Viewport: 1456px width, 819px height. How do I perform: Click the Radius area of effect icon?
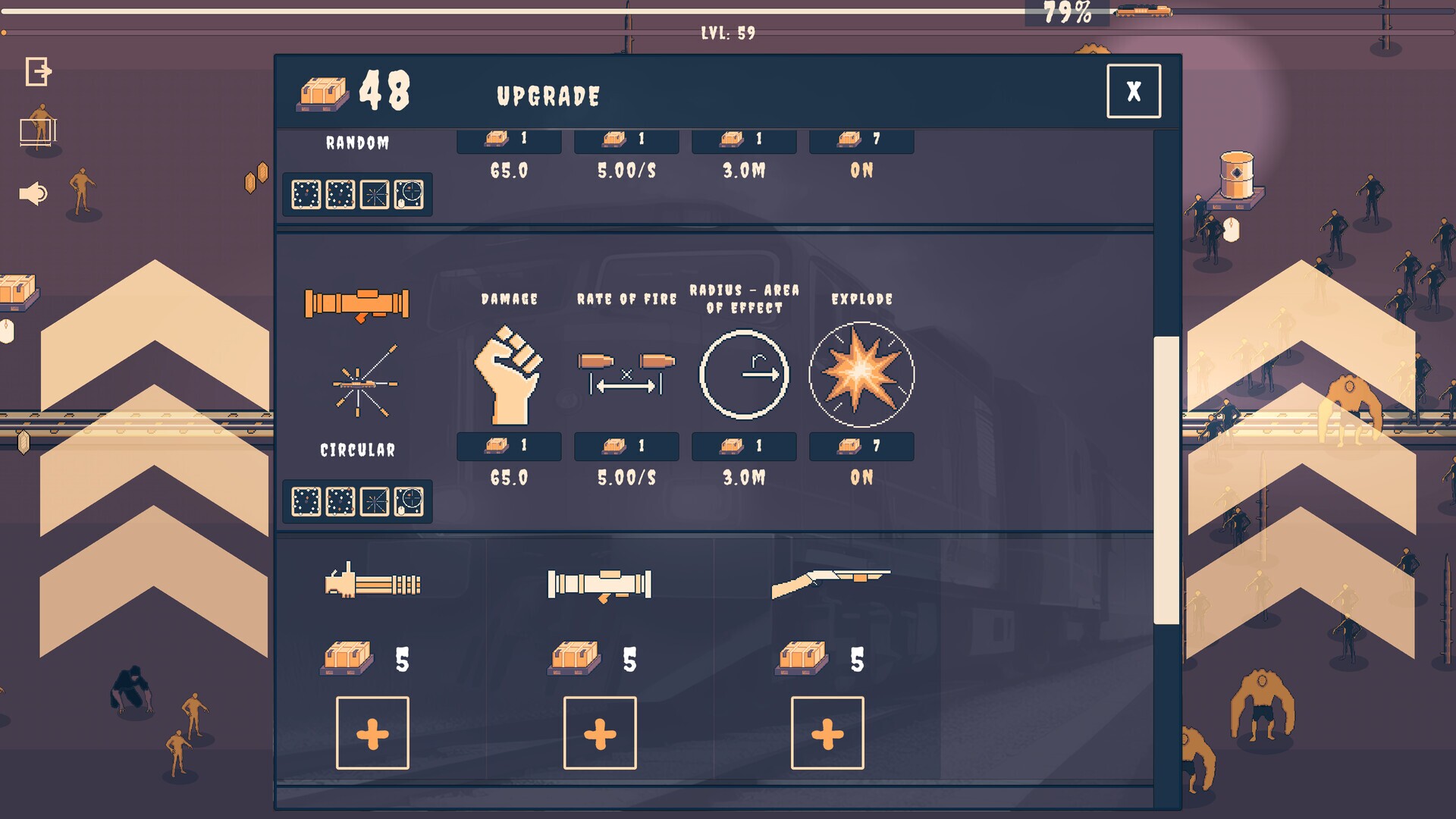pos(743,372)
